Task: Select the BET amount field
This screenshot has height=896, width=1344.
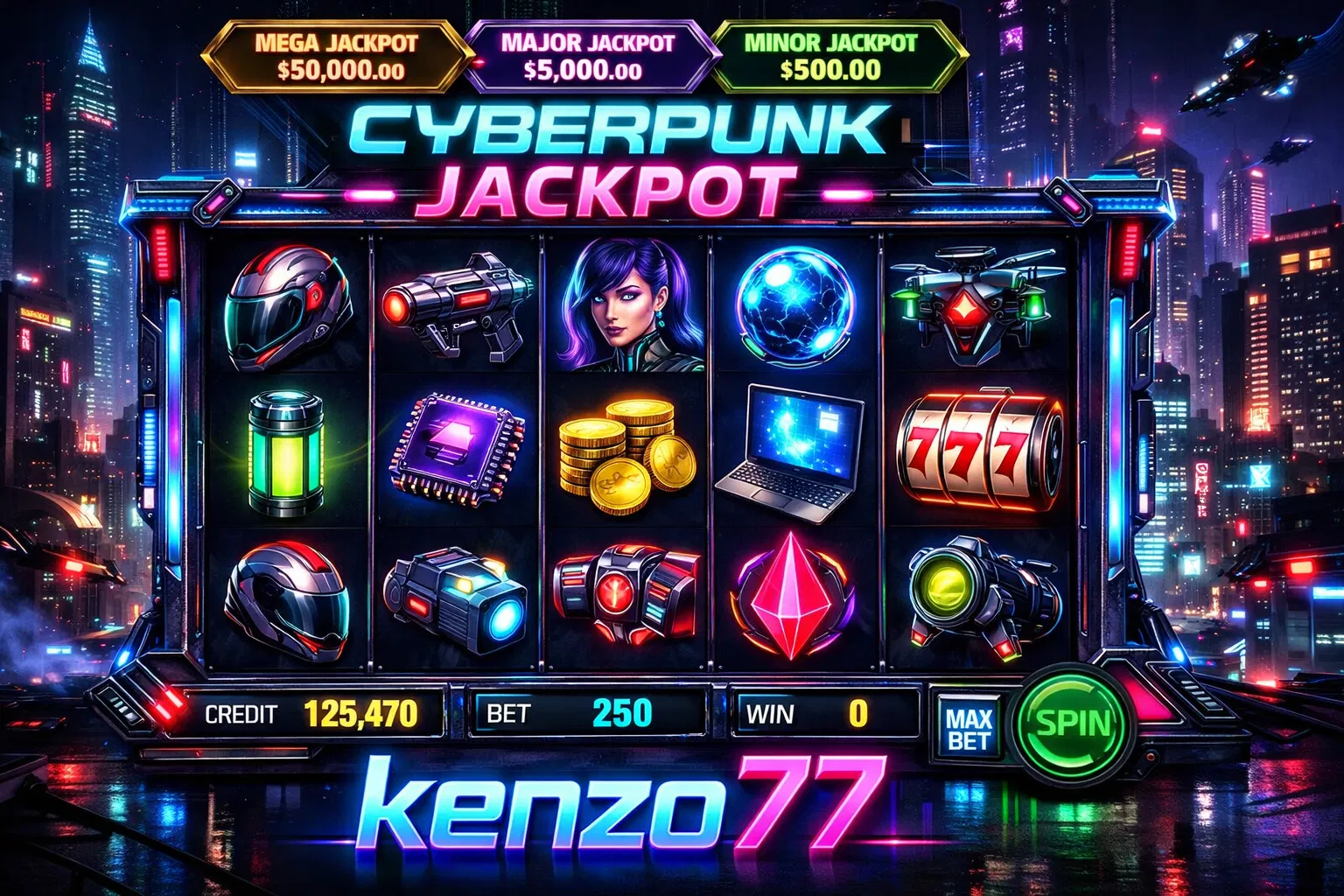Action: pyautogui.click(x=588, y=713)
